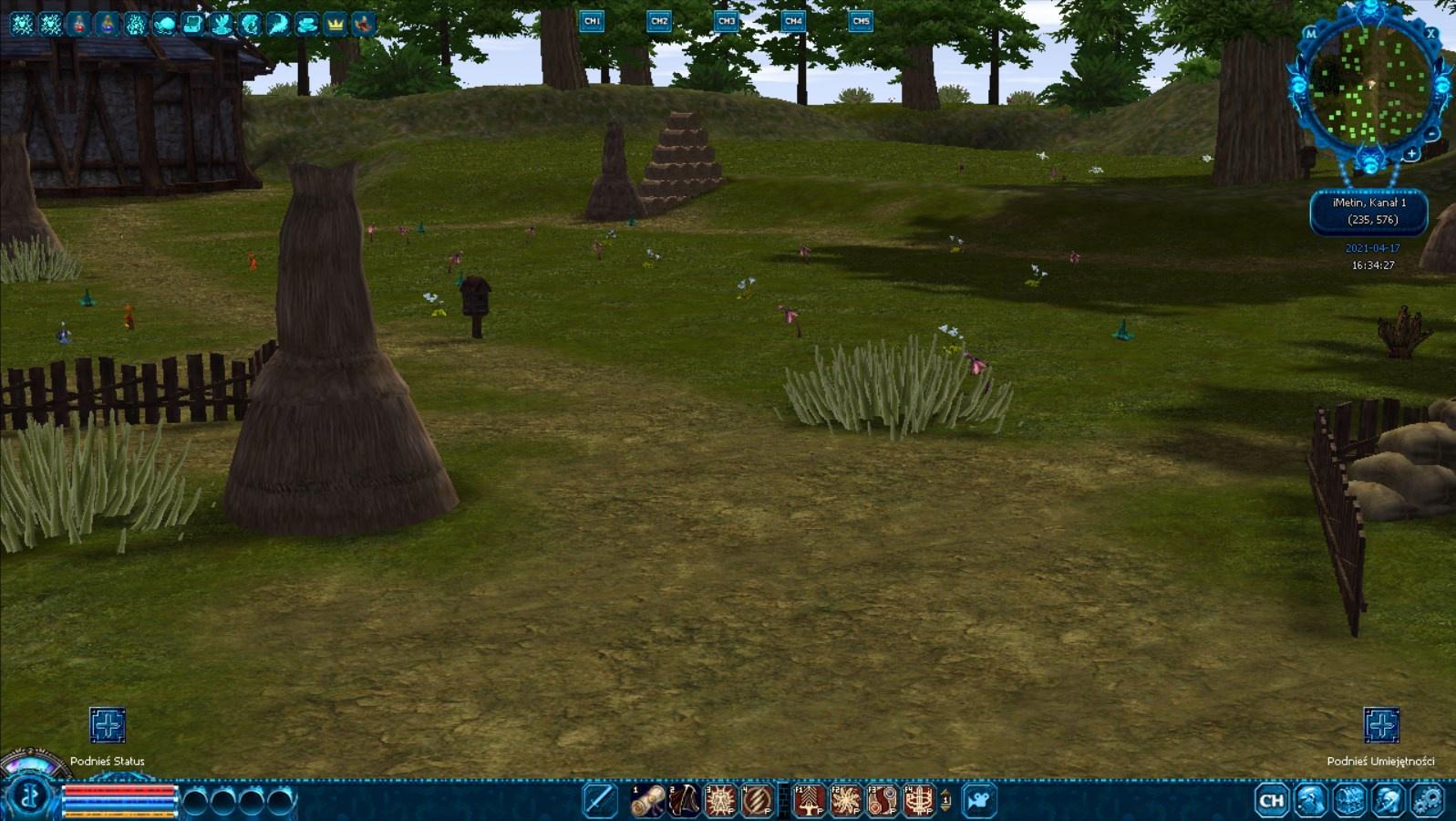
Task: Click the gold crown buff icon
Action: (x=335, y=24)
